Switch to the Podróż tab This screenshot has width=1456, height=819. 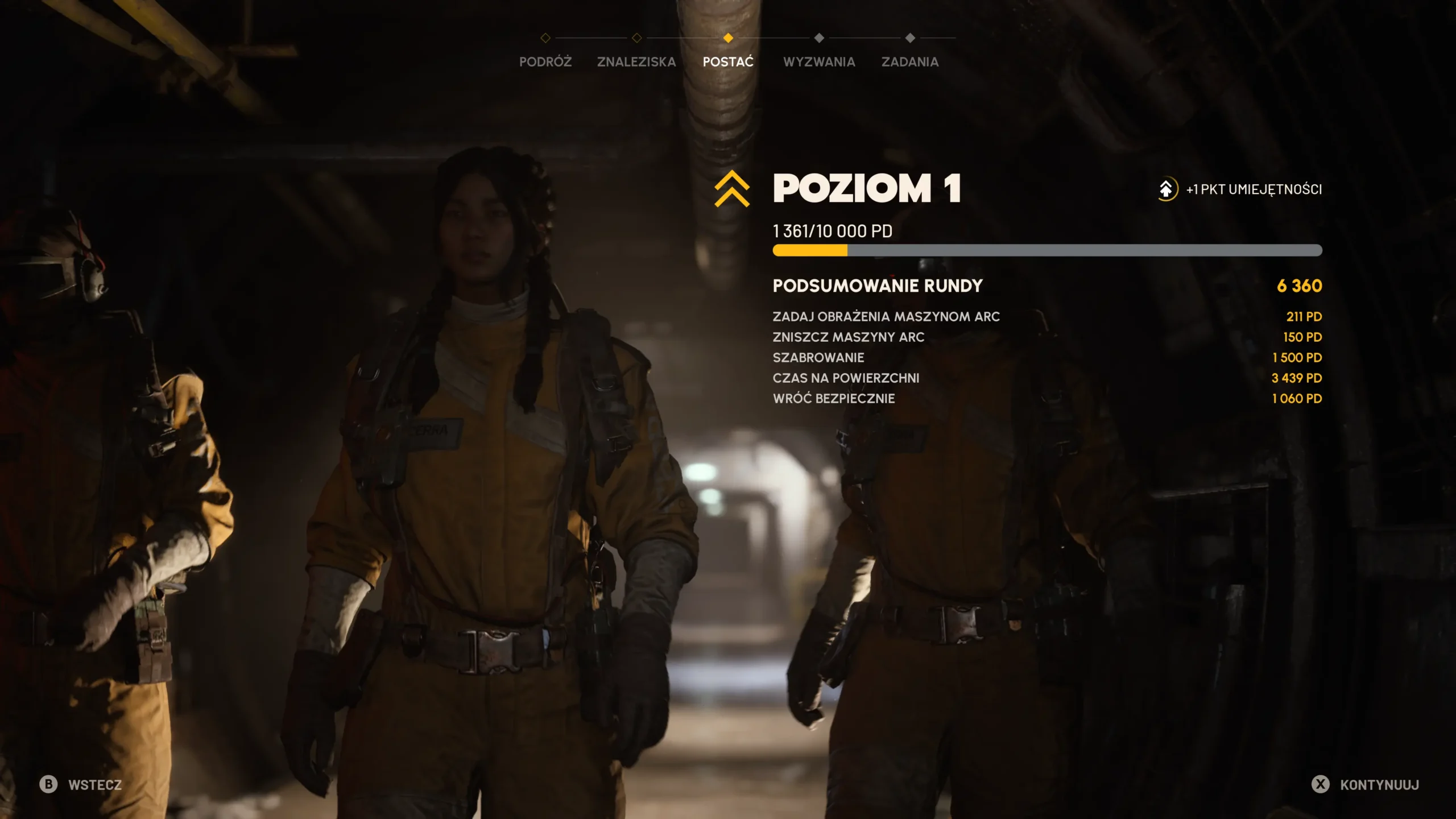(x=545, y=61)
